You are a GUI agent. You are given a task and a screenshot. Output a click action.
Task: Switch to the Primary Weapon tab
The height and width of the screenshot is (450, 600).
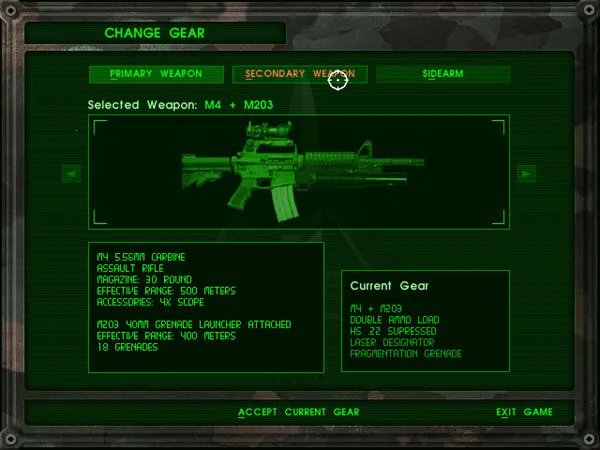tap(156, 74)
